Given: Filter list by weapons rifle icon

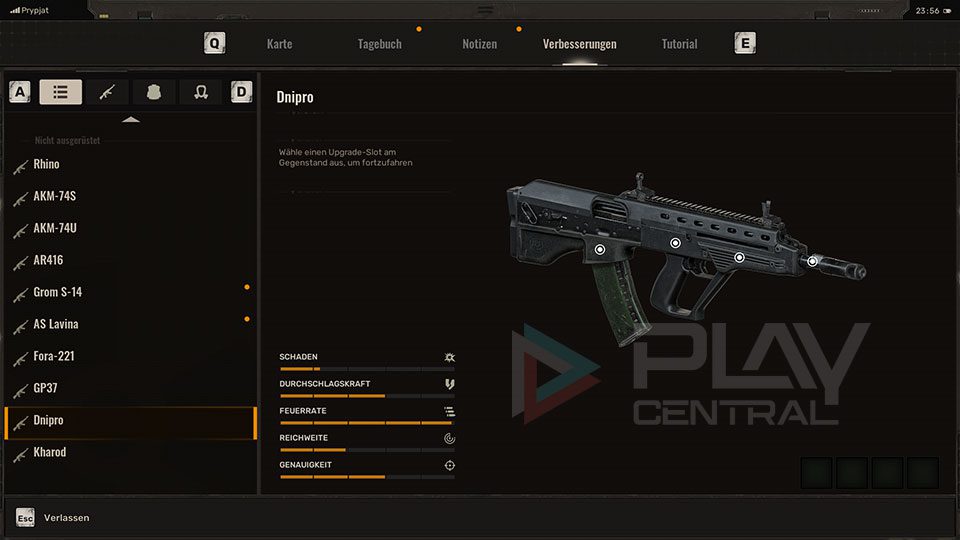Looking at the screenshot, I should 107,92.
